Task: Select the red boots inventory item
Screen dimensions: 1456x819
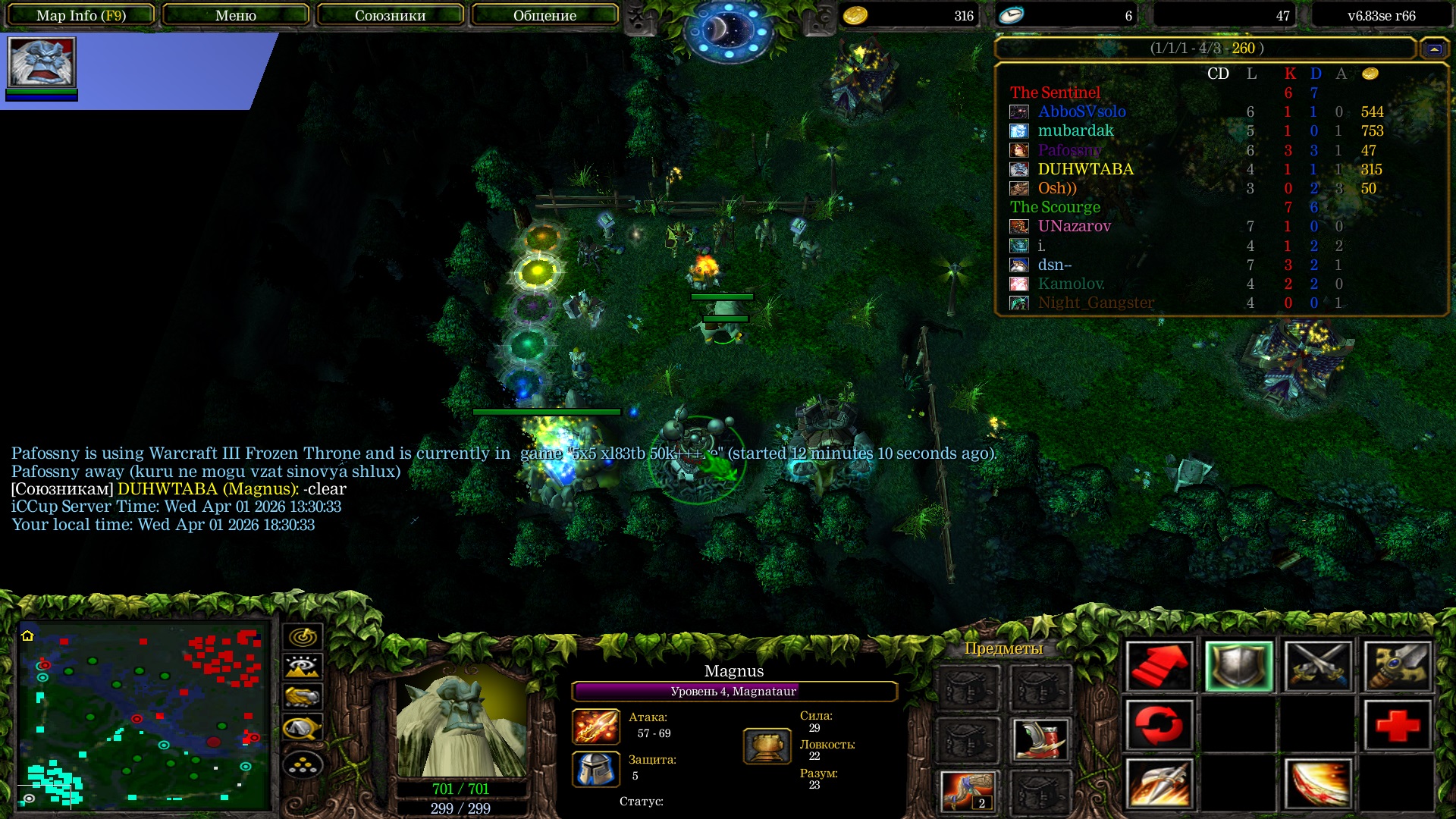Action: (1040, 739)
